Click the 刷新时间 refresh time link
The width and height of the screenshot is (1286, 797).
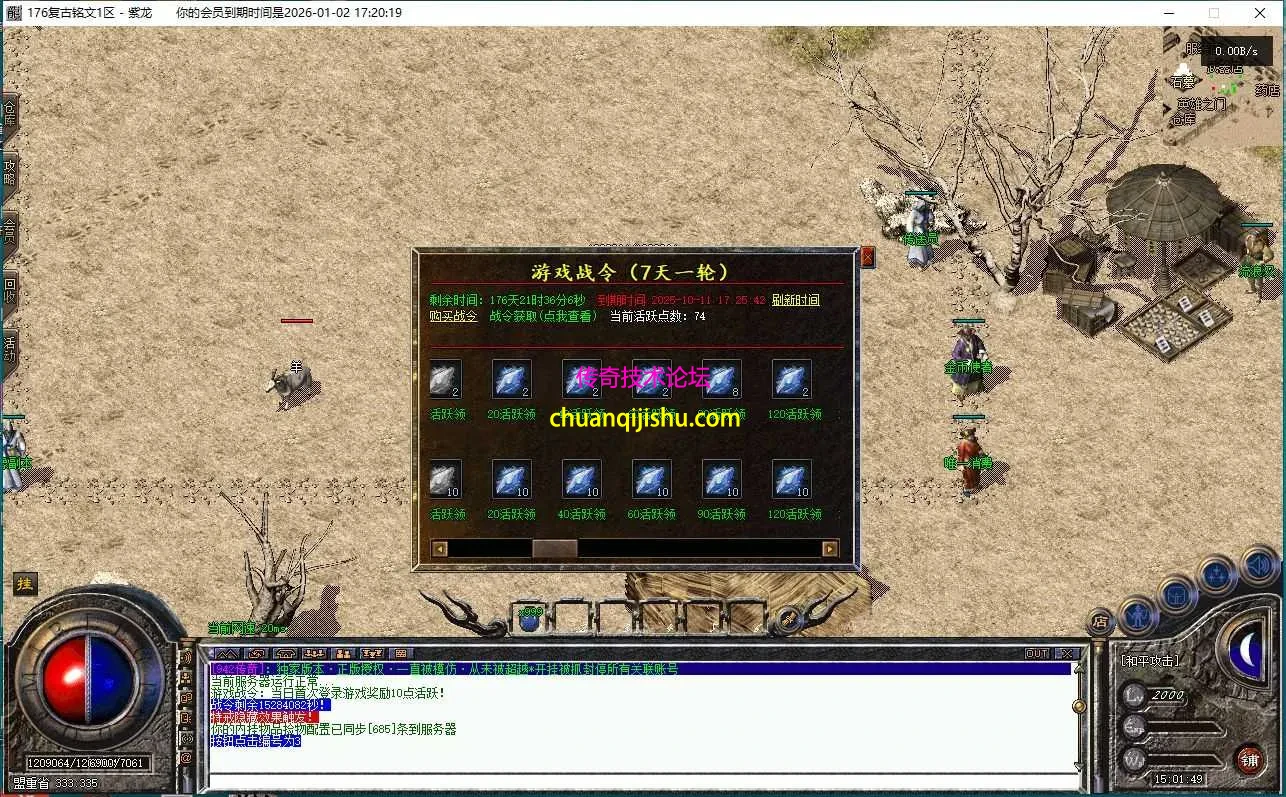point(796,300)
